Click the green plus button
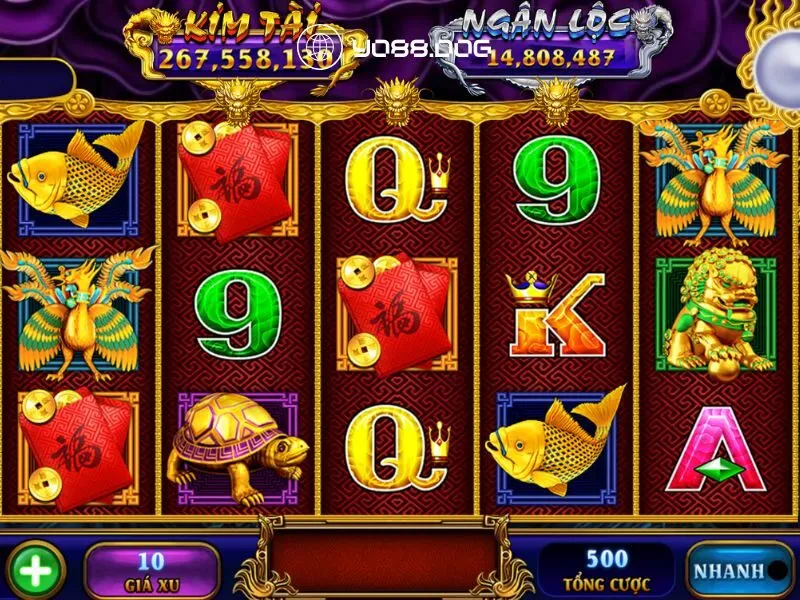The height and width of the screenshot is (600, 800). tap(35, 571)
